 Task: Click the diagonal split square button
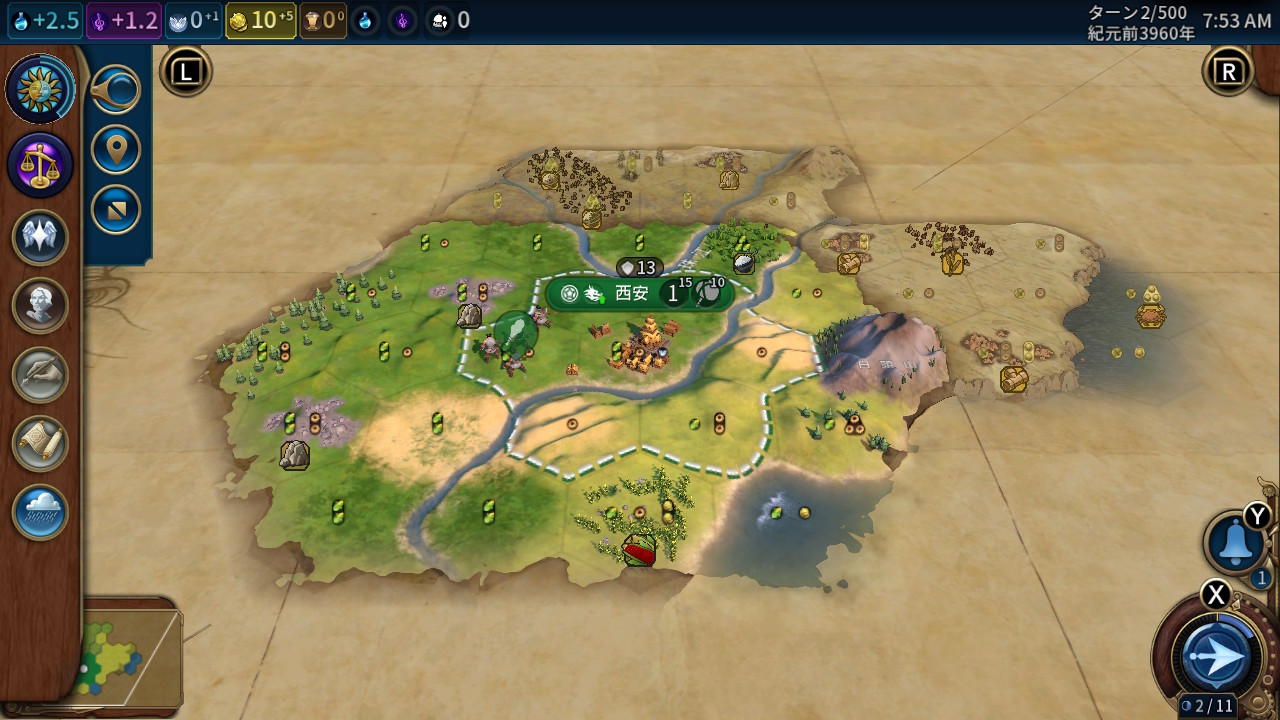116,210
